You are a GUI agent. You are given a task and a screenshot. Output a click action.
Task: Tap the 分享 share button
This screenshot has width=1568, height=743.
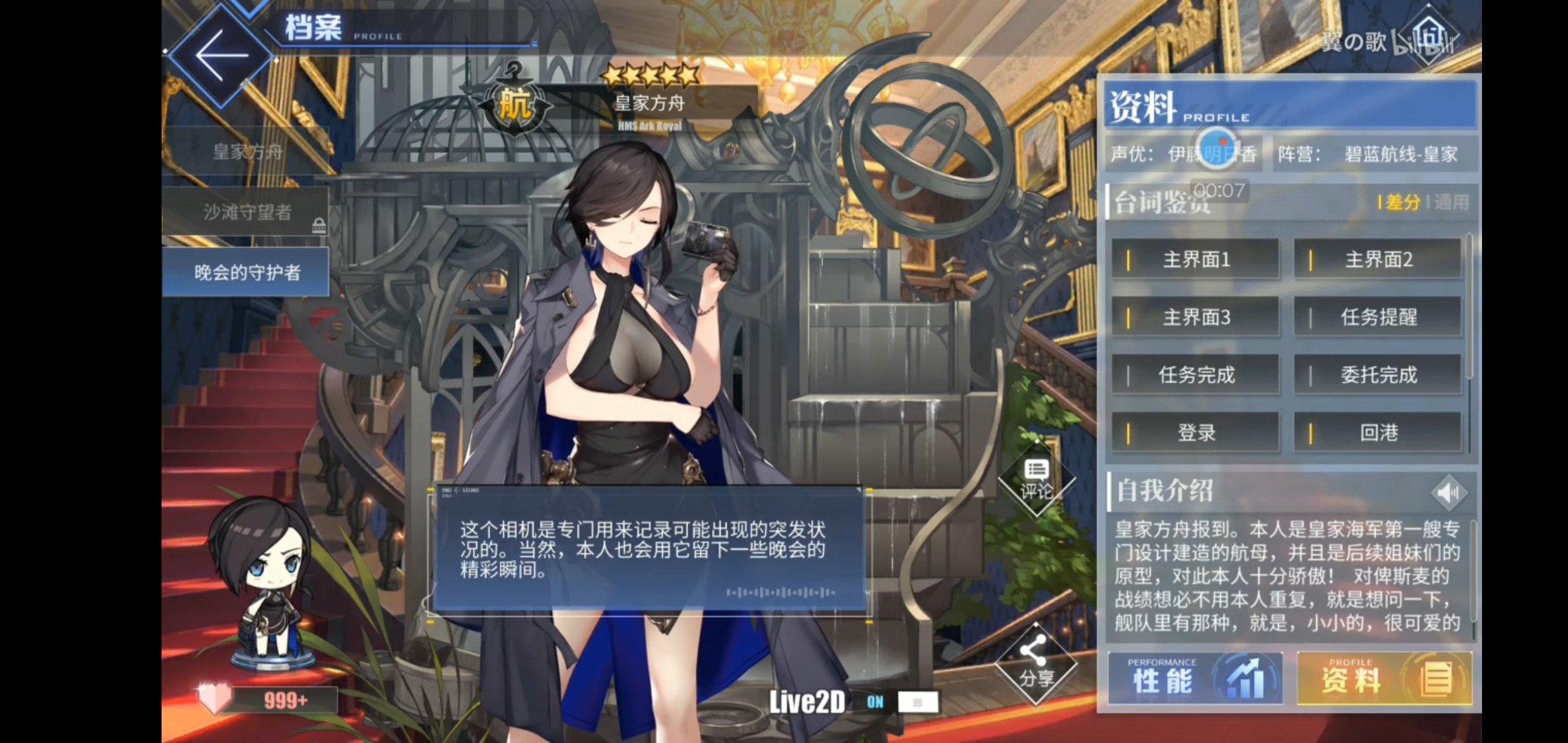1036,664
